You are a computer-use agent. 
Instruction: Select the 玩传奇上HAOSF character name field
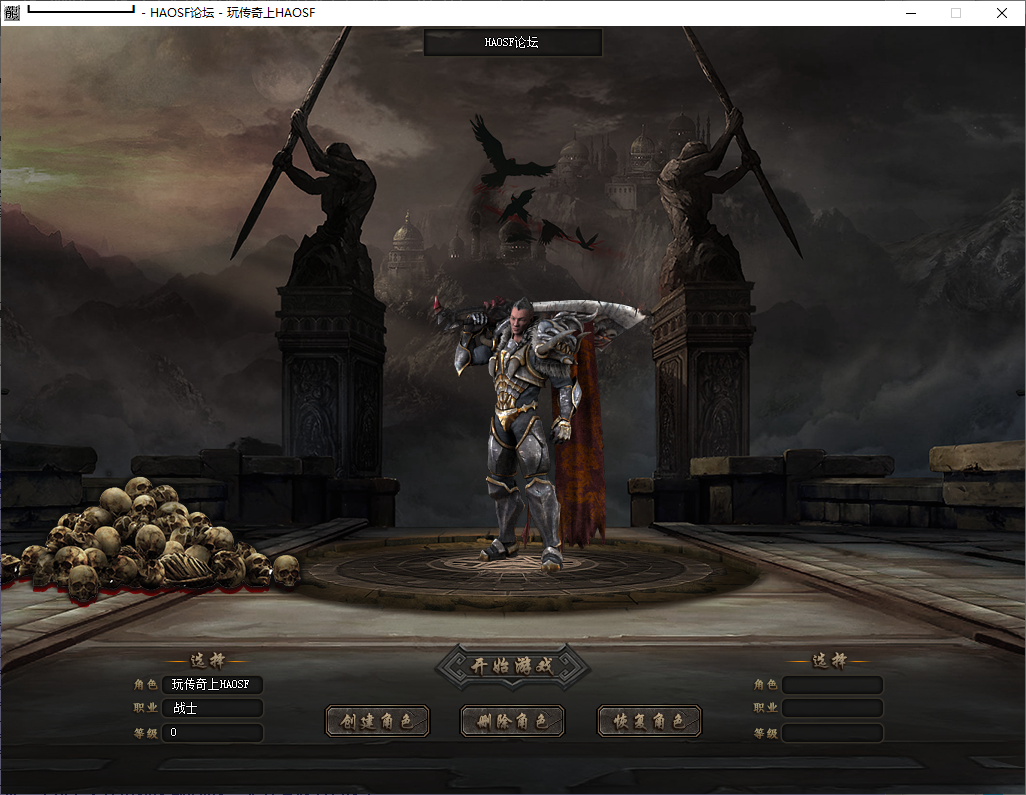pos(212,685)
